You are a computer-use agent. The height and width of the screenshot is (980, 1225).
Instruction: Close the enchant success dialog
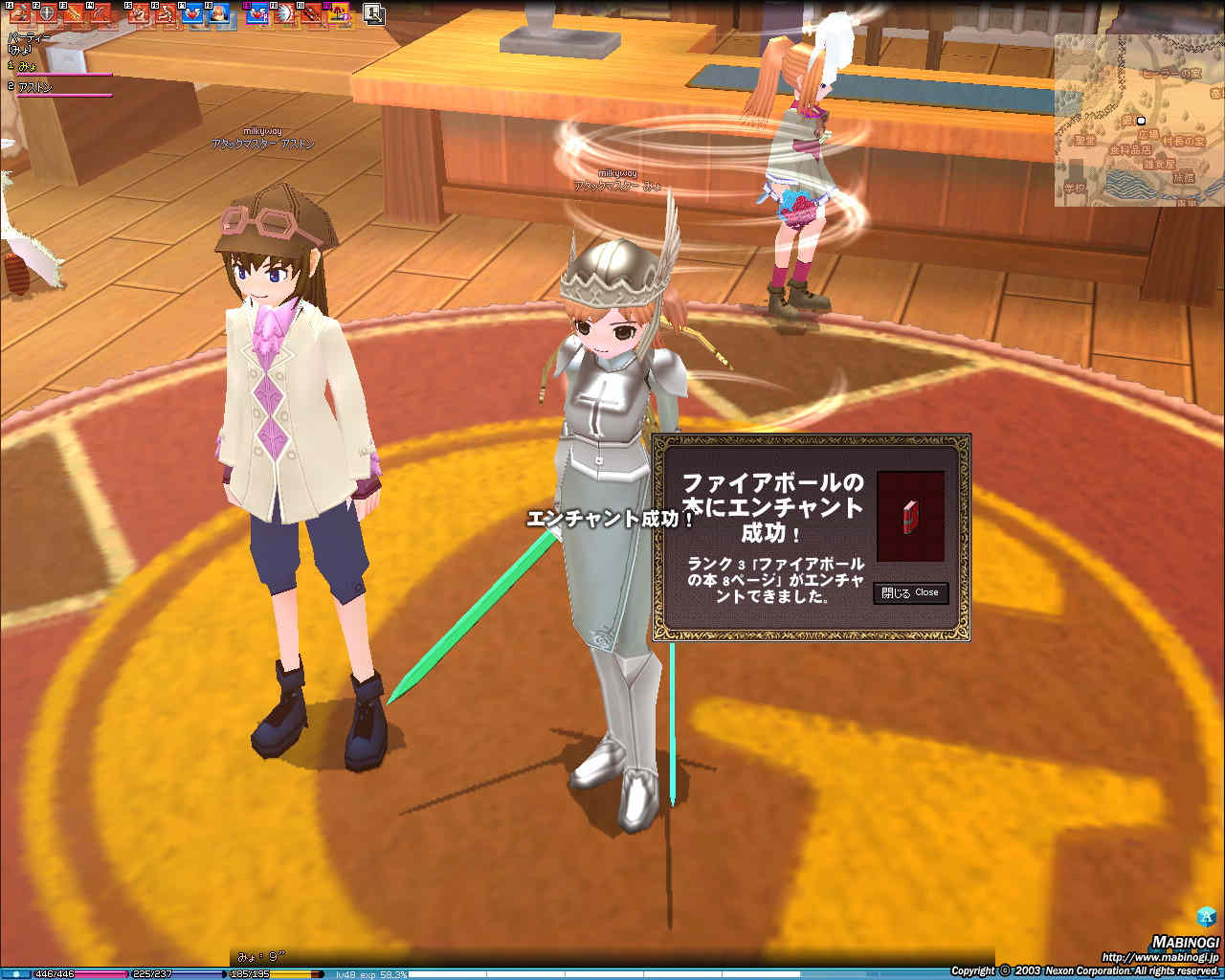pos(910,593)
